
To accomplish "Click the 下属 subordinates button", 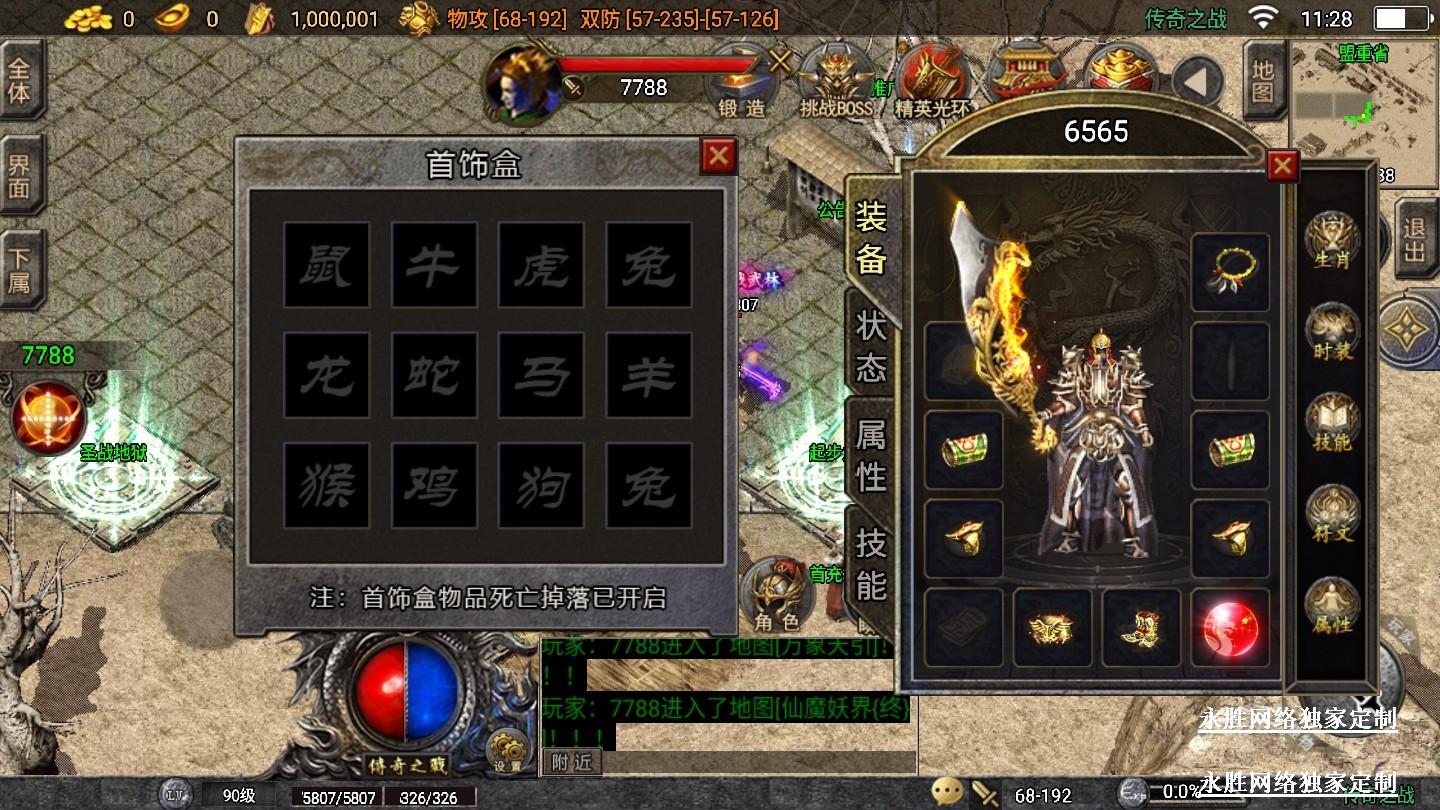I will tap(20, 270).
